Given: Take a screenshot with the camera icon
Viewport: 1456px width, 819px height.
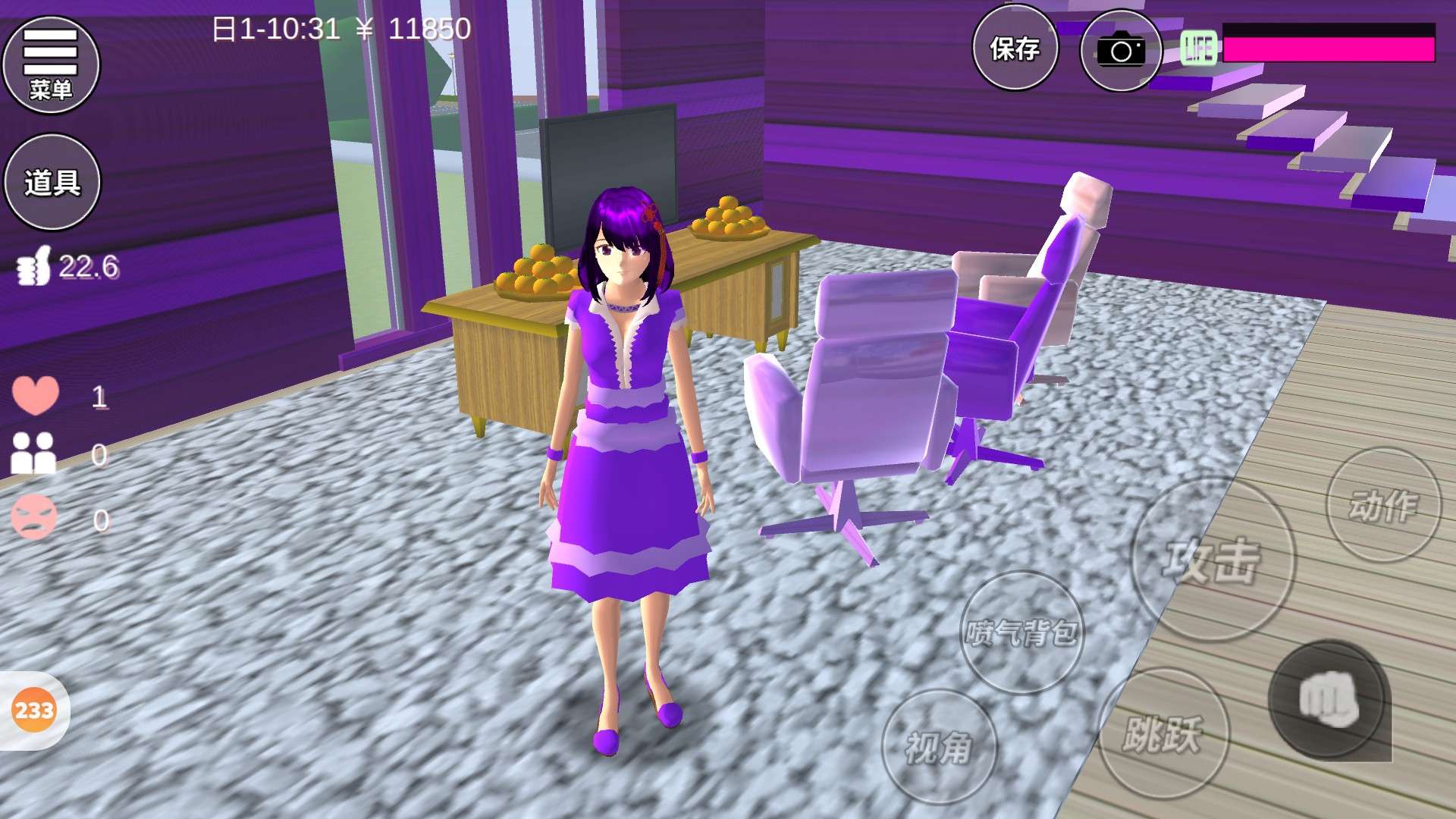Looking at the screenshot, I should point(1121,50).
